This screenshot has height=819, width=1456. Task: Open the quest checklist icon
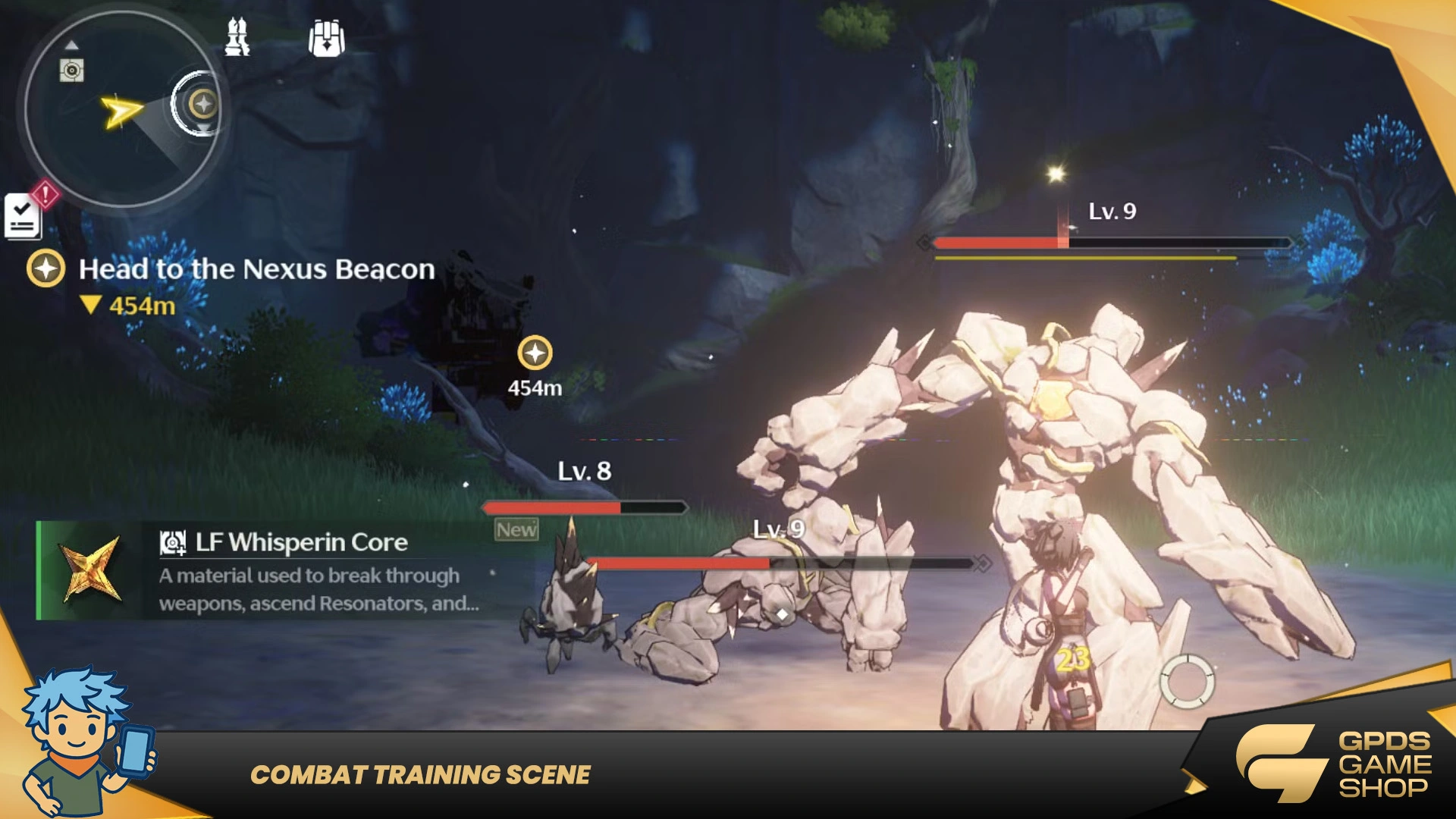tap(23, 216)
